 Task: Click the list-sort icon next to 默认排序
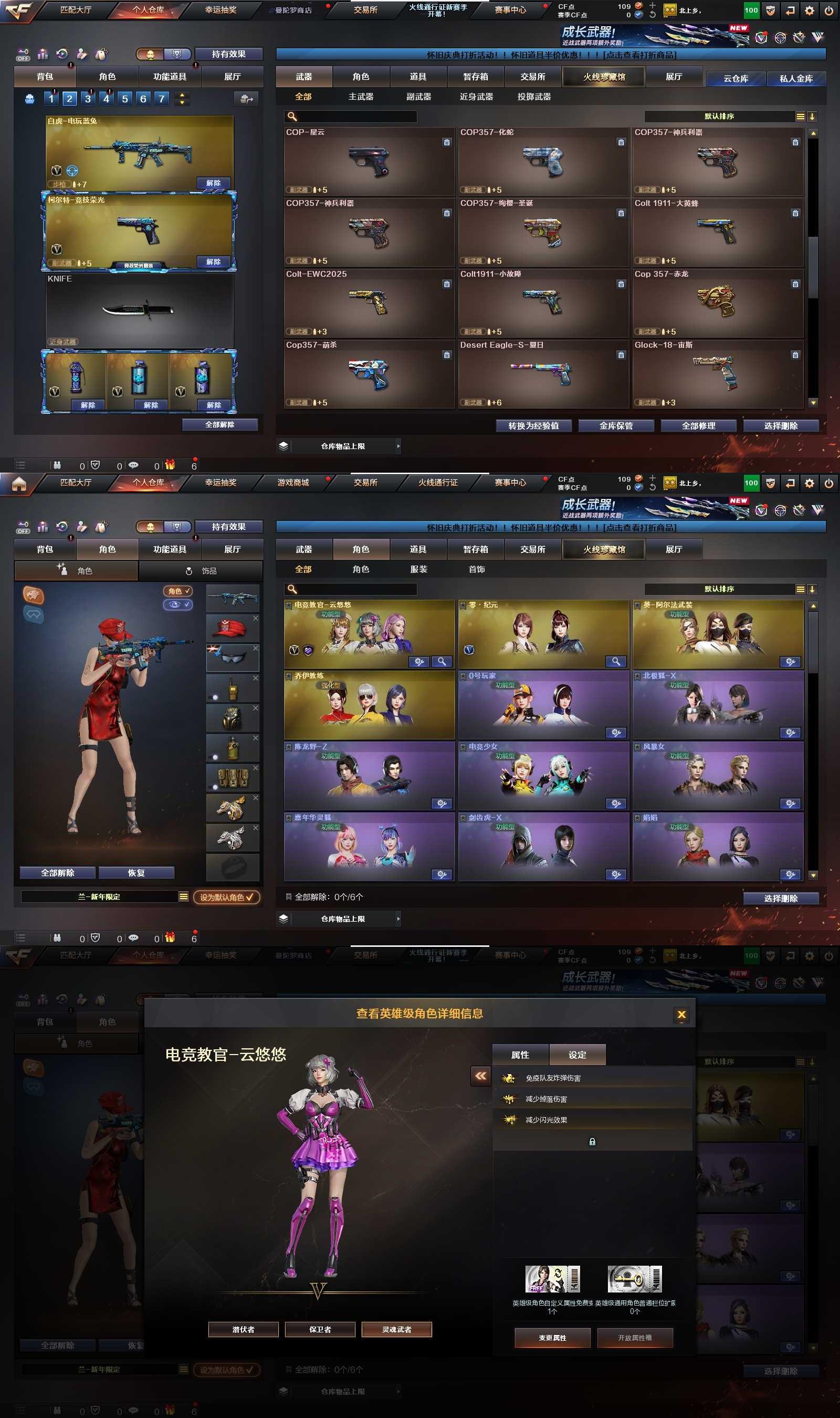[x=801, y=117]
